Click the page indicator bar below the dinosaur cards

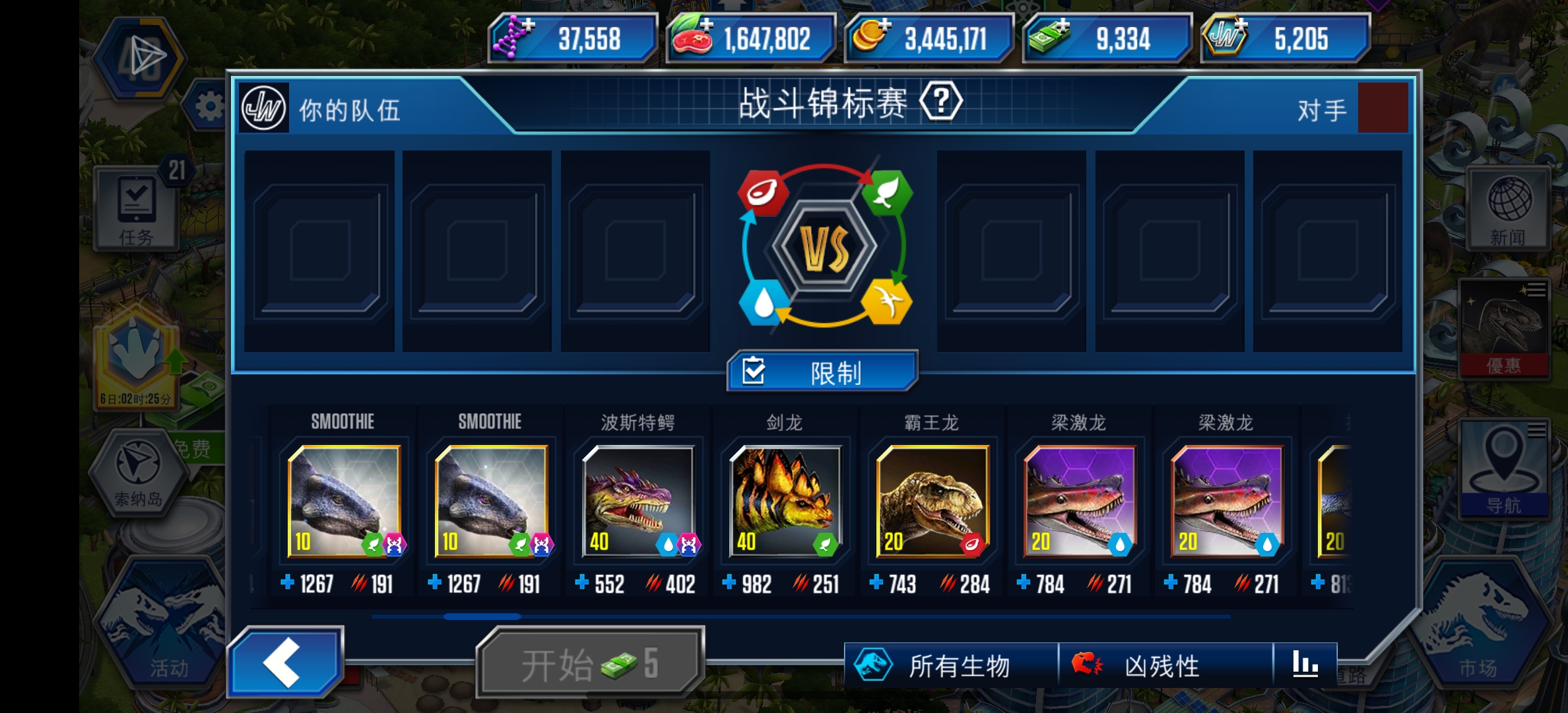point(482,615)
